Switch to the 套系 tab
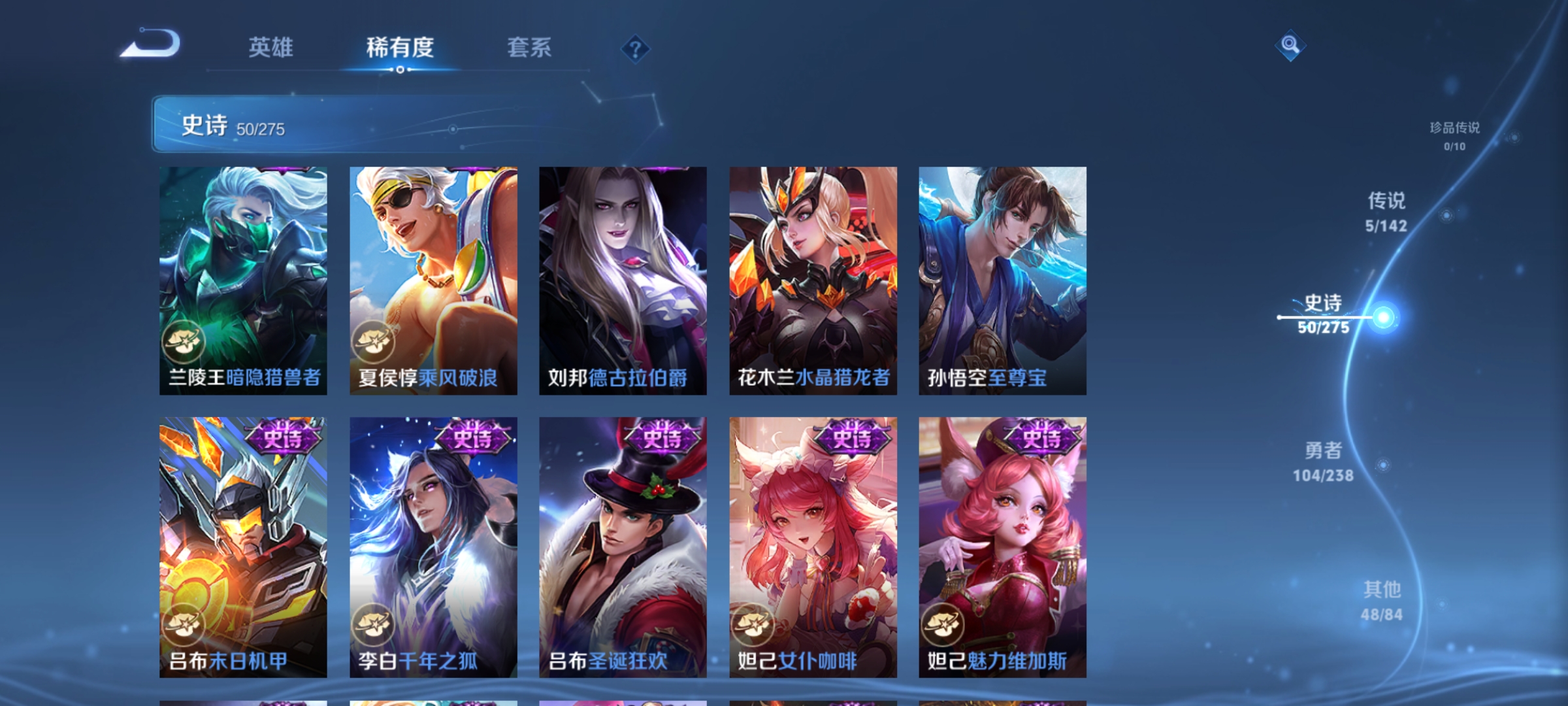 coord(529,47)
